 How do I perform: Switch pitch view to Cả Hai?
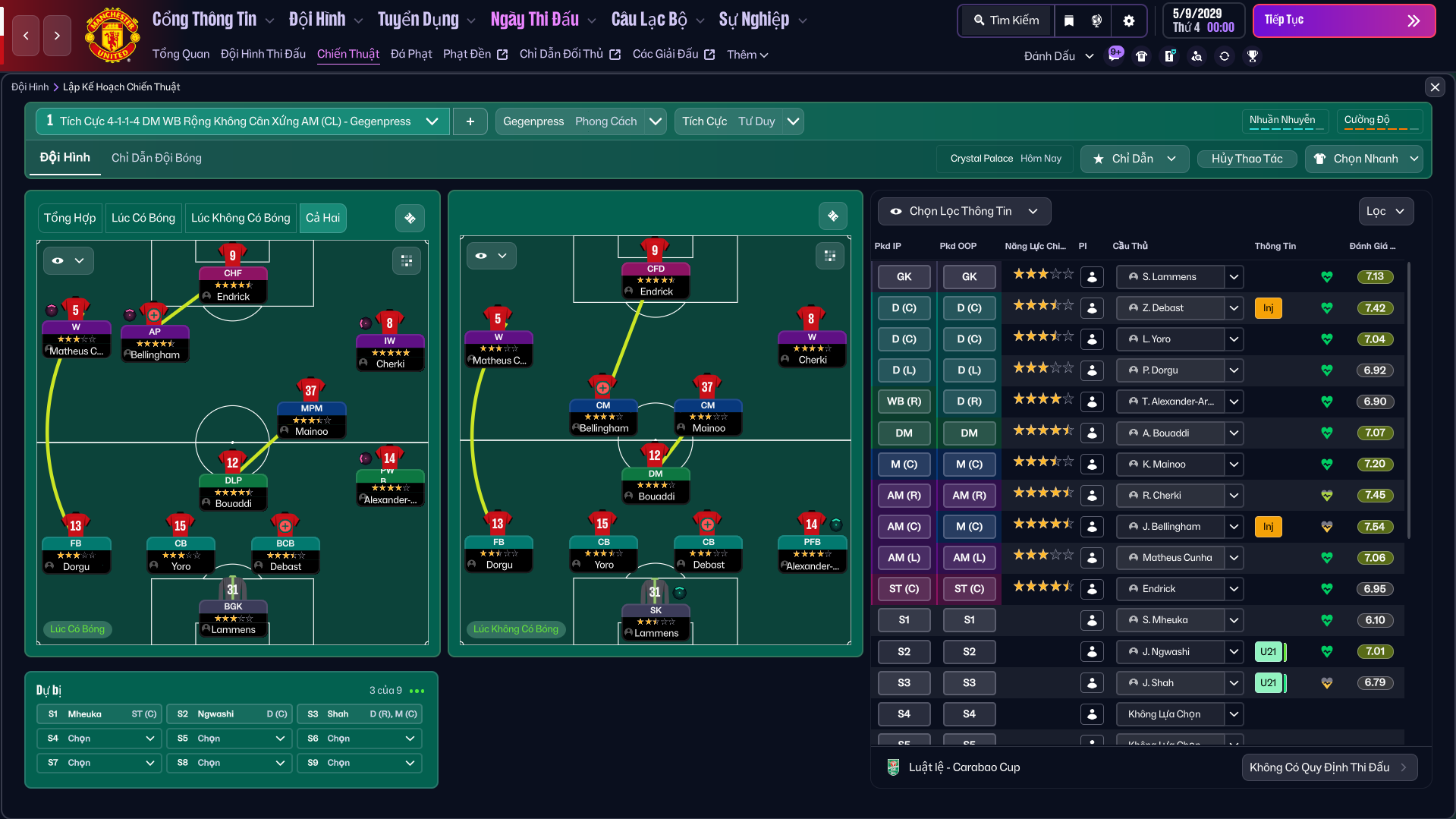point(322,218)
